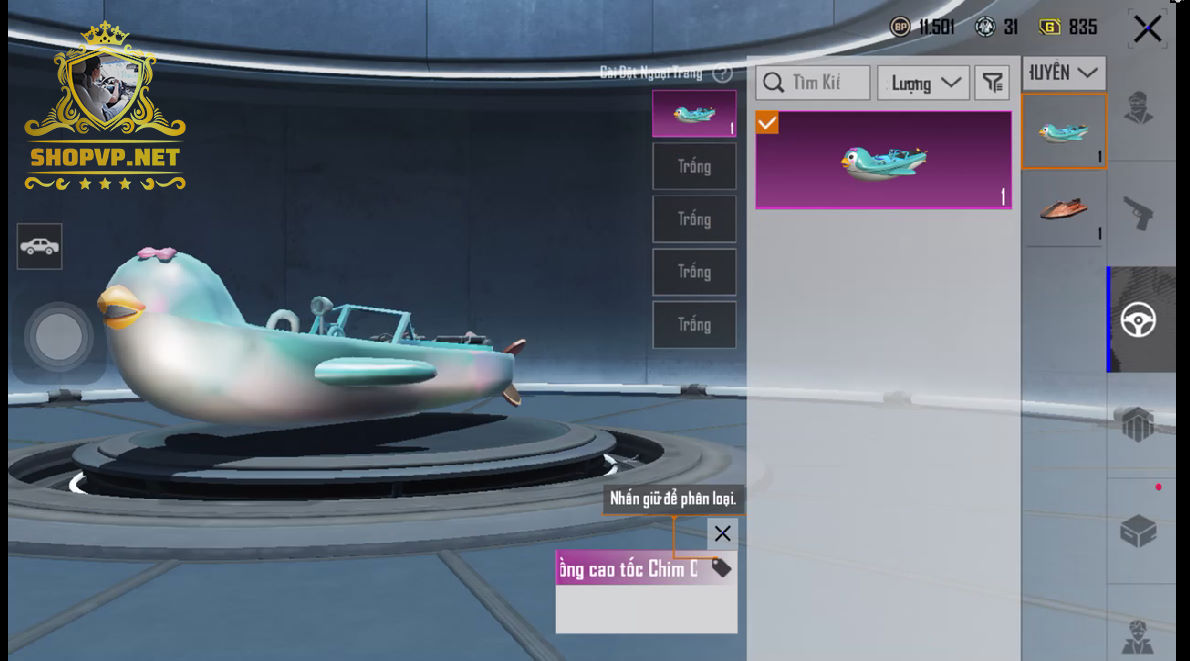Open the suited character category tab
This screenshot has height=661, width=1190.
coord(1139,636)
